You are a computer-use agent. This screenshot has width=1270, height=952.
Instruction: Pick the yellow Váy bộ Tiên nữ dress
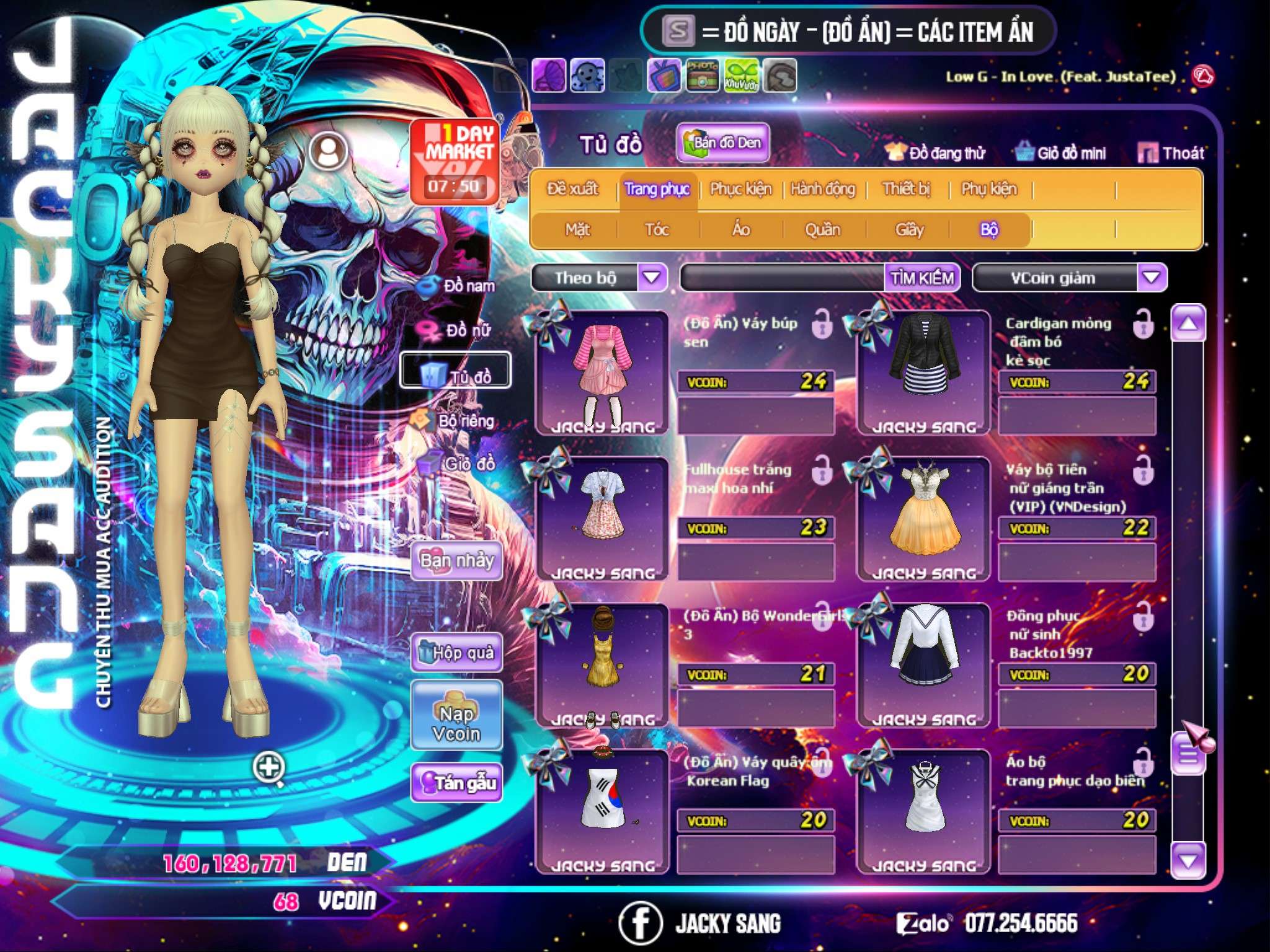(x=924, y=518)
